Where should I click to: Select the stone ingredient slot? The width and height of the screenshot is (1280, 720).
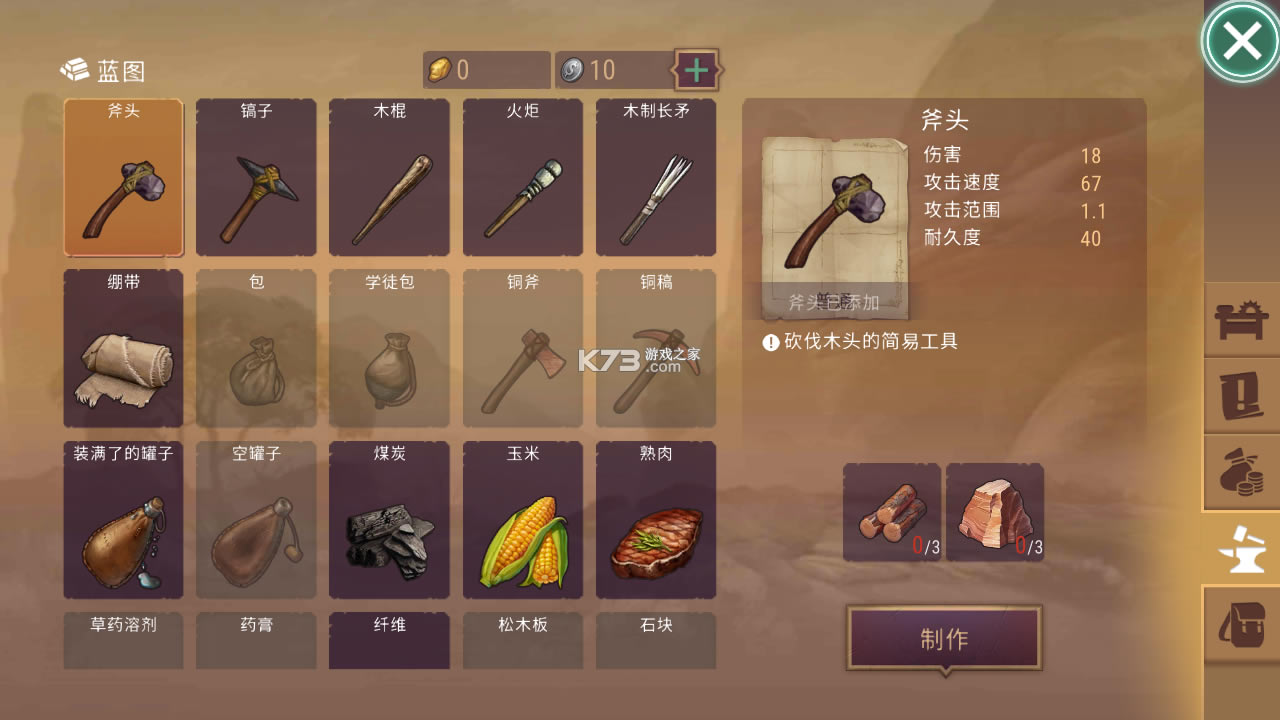(994, 513)
